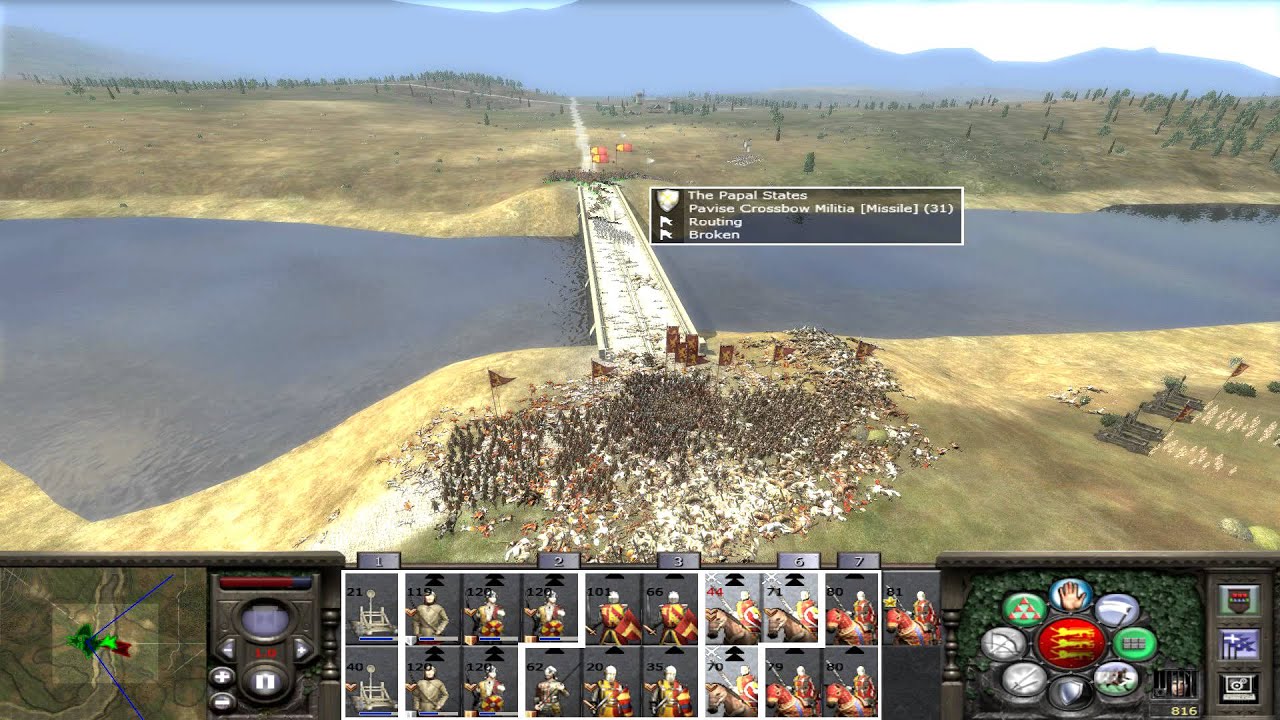Select the general's cavalry unit with 81

coord(910,609)
